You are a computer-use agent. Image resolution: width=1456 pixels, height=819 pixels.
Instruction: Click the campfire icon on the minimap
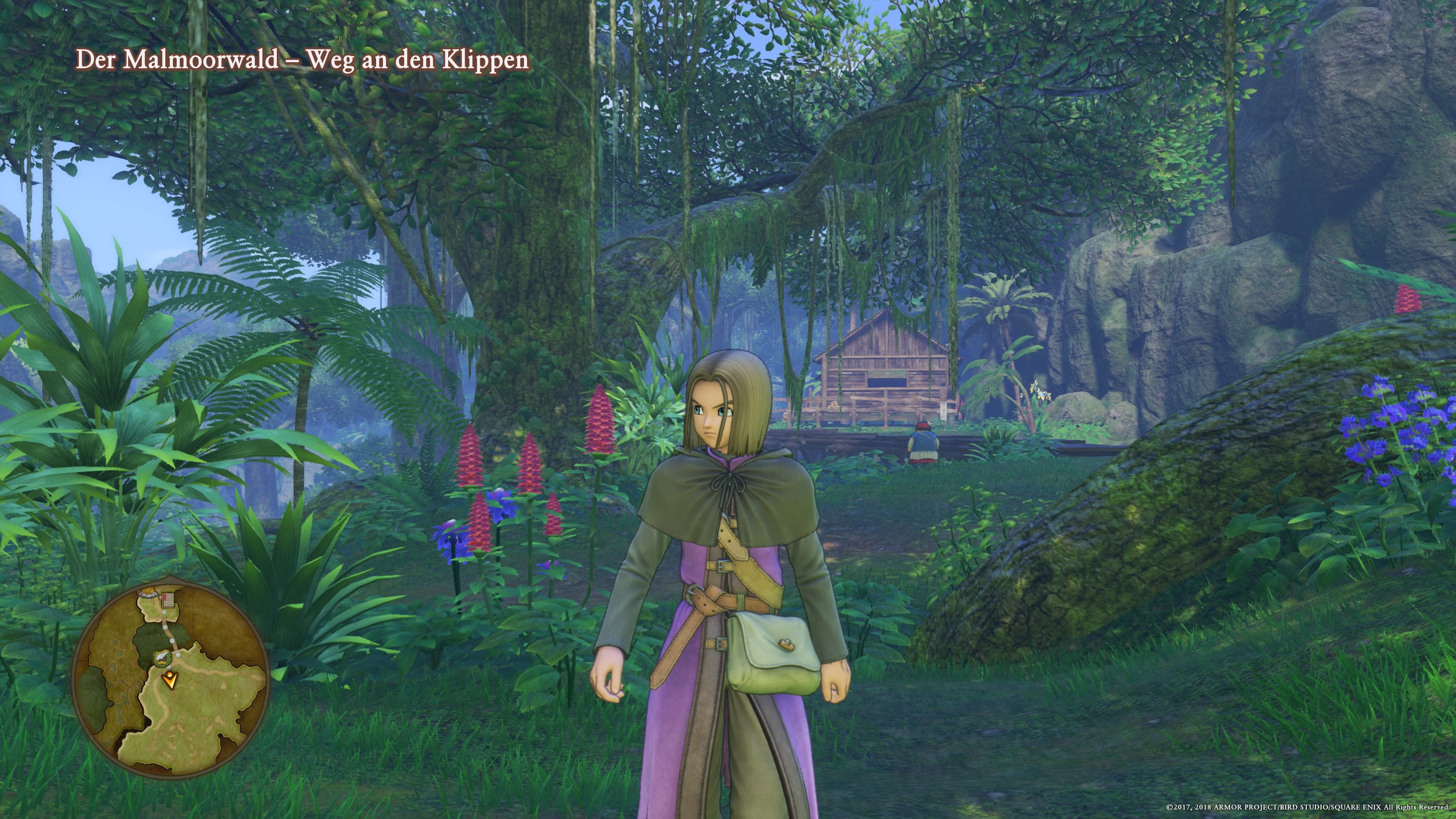coord(148,592)
